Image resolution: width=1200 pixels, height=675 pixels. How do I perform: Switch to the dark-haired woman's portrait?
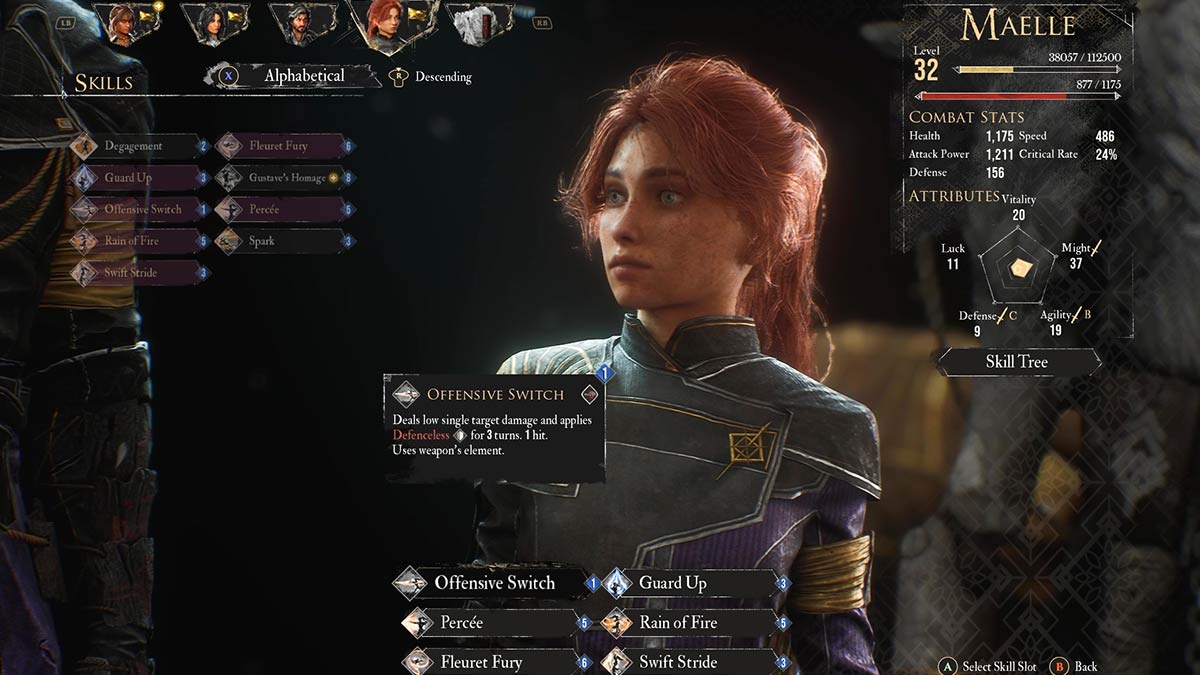[213, 24]
